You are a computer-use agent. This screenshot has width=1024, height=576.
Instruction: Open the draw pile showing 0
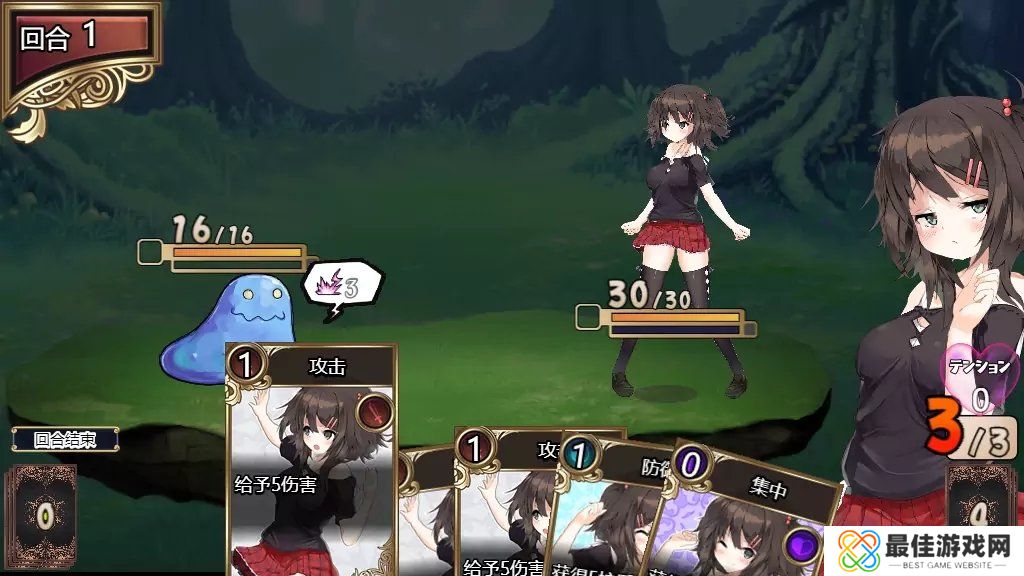(x=44, y=515)
